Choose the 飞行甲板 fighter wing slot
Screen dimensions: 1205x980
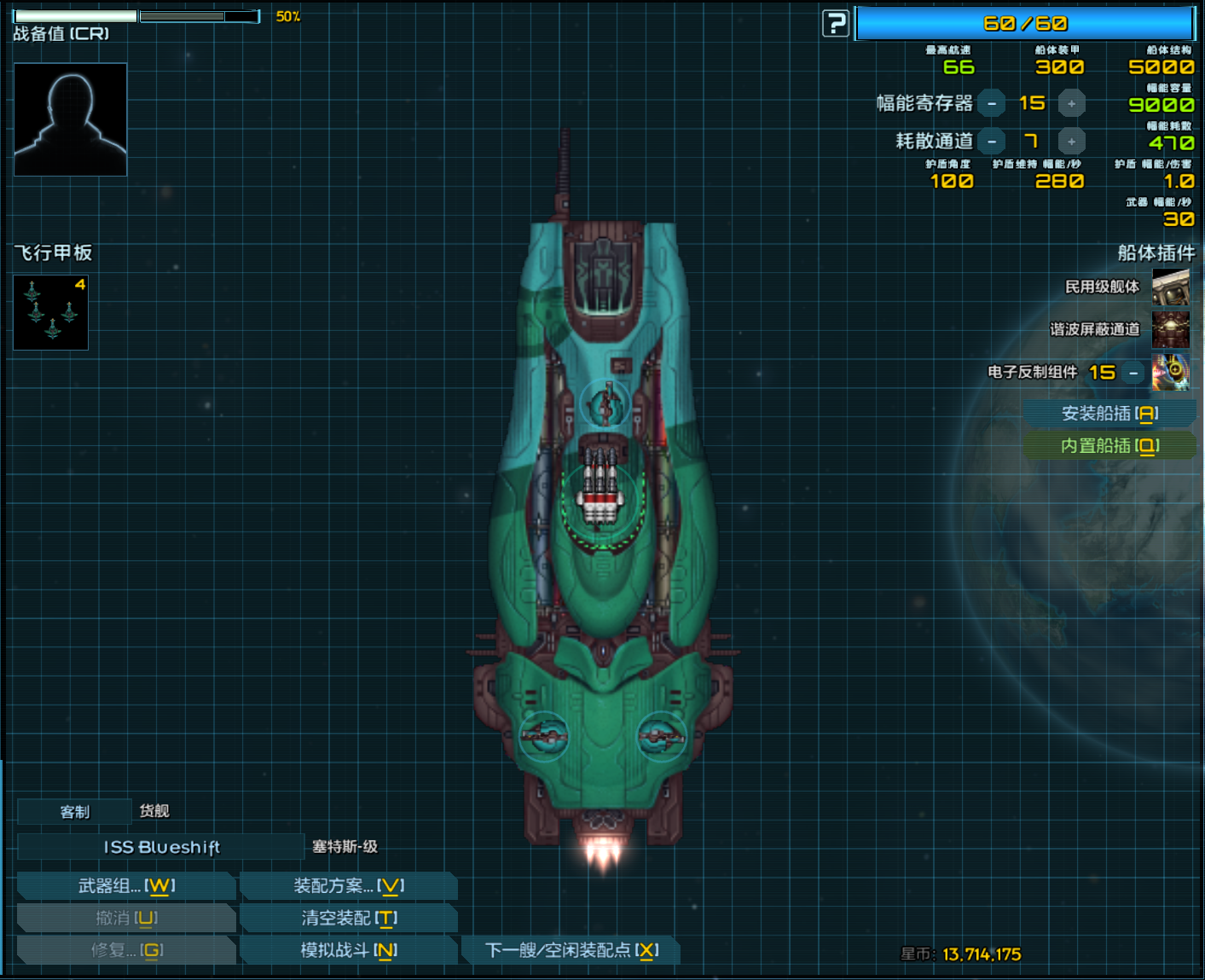click(51, 312)
